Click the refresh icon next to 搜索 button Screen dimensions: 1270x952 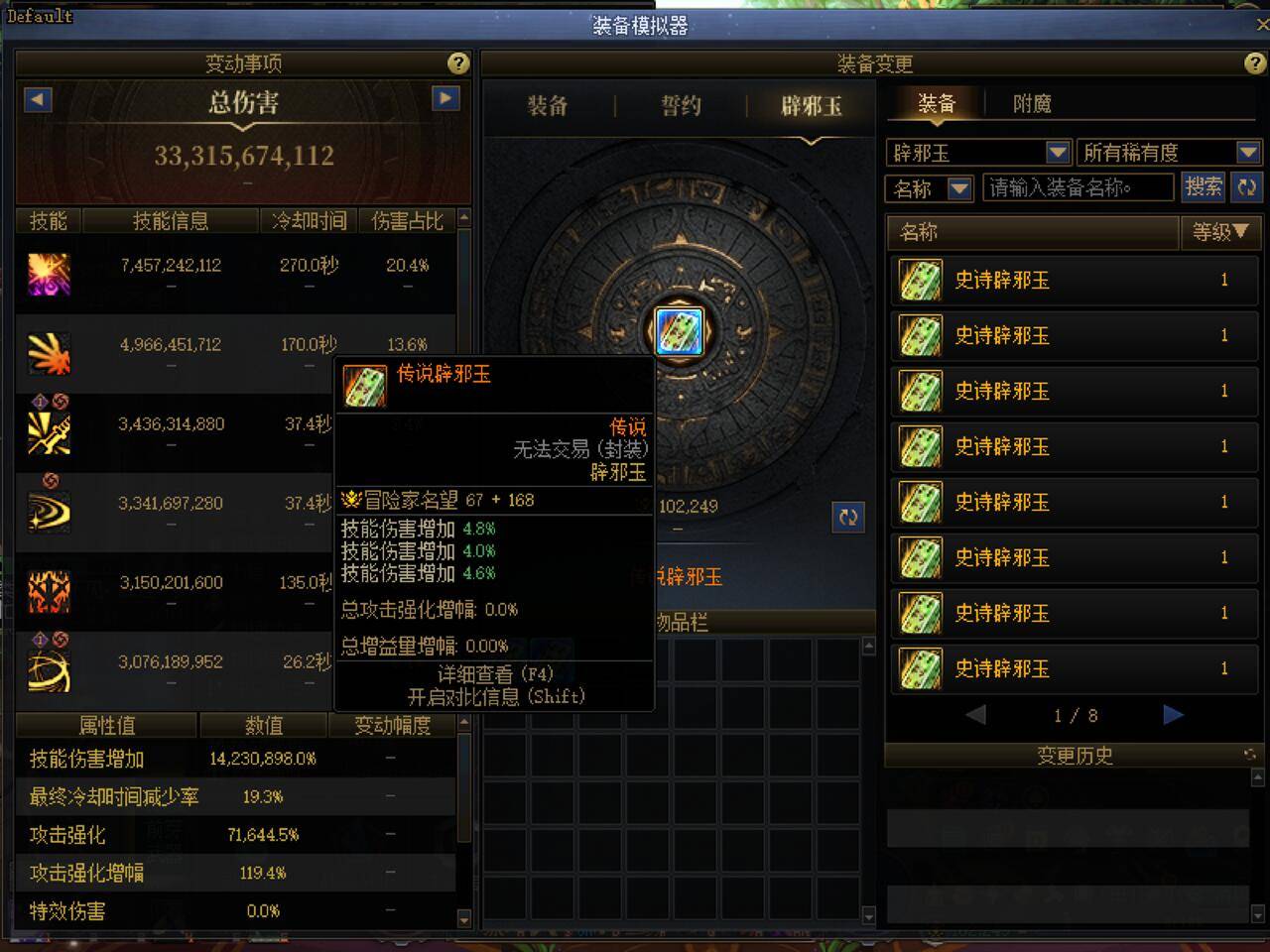tap(1247, 187)
